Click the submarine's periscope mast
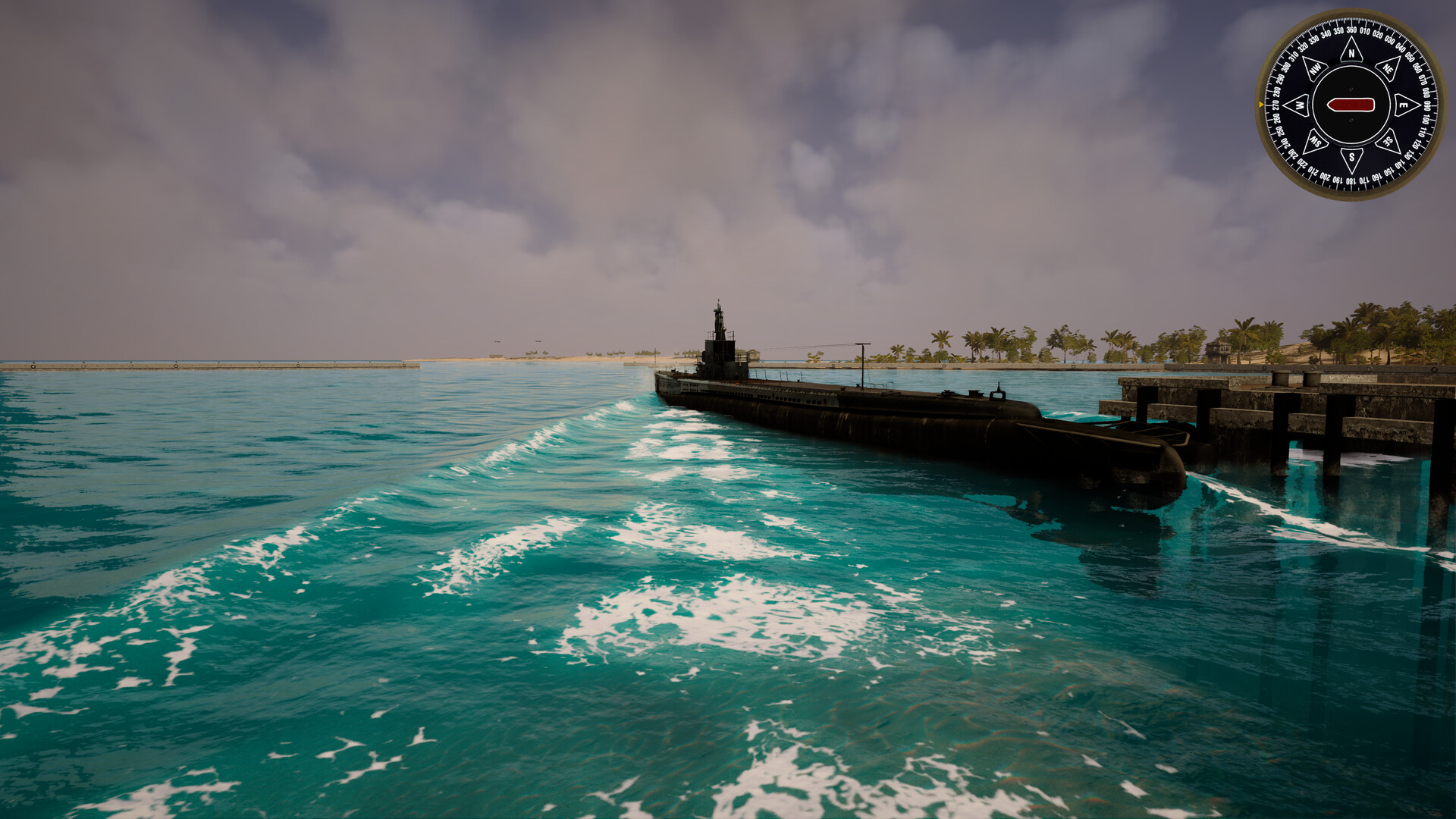This screenshot has height=819, width=1456. [717, 312]
